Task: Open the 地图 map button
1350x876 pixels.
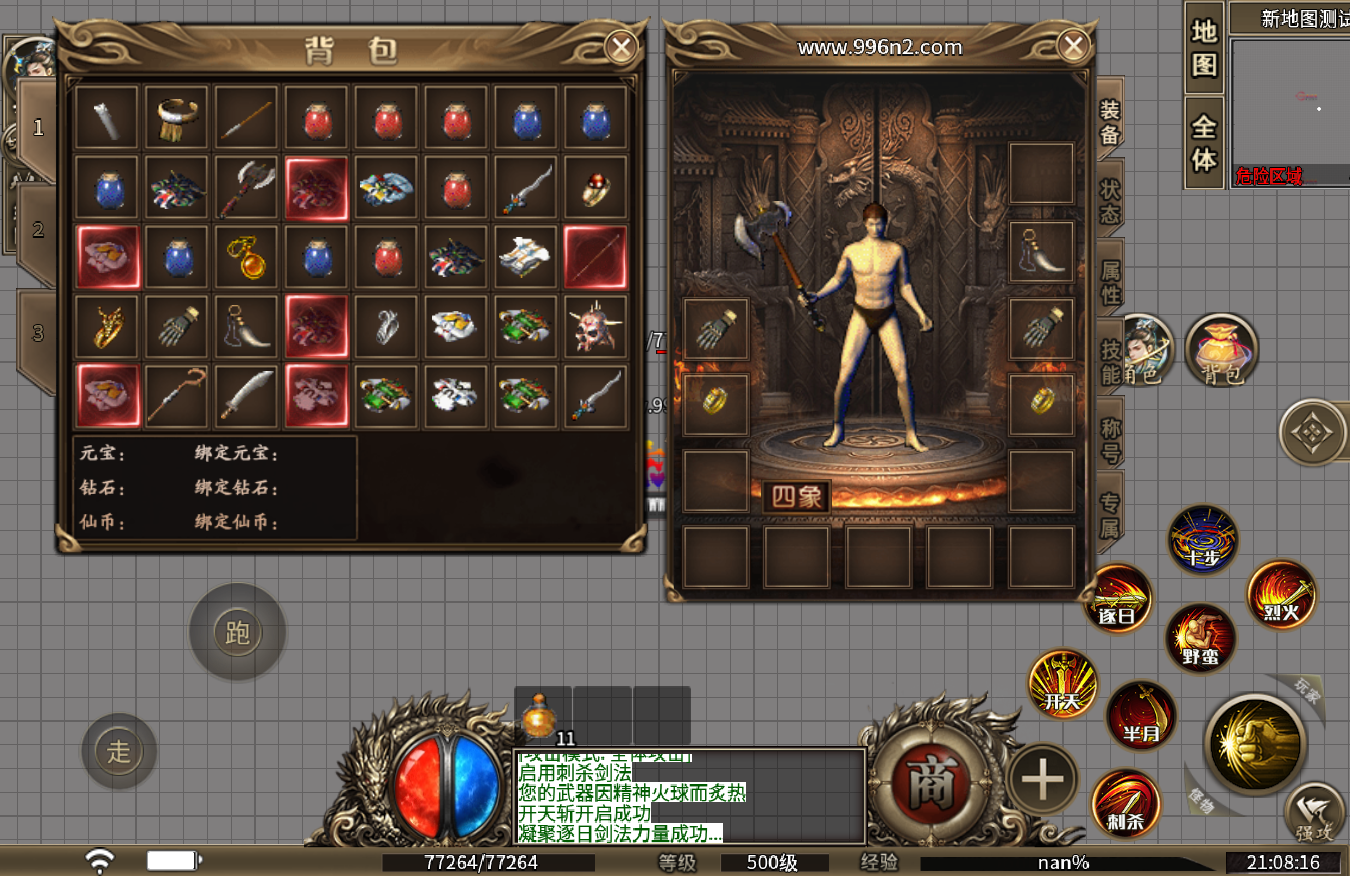Action: 1204,47
